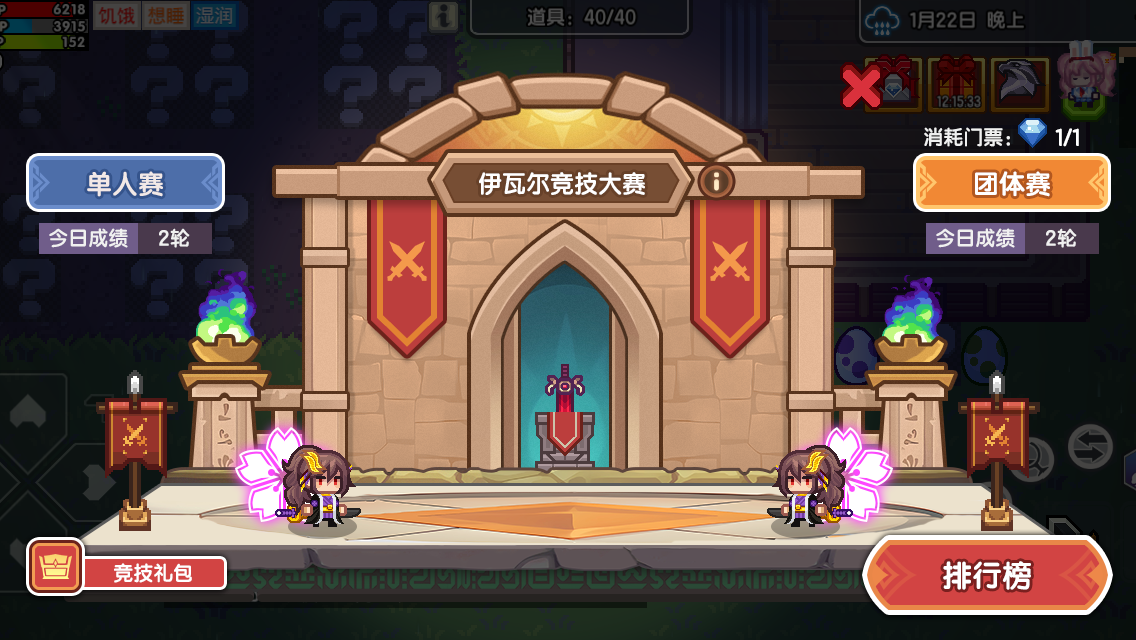Screen dimensions: 1136x640
Task: Start the 团体赛 team match
Action: [x=1011, y=183]
